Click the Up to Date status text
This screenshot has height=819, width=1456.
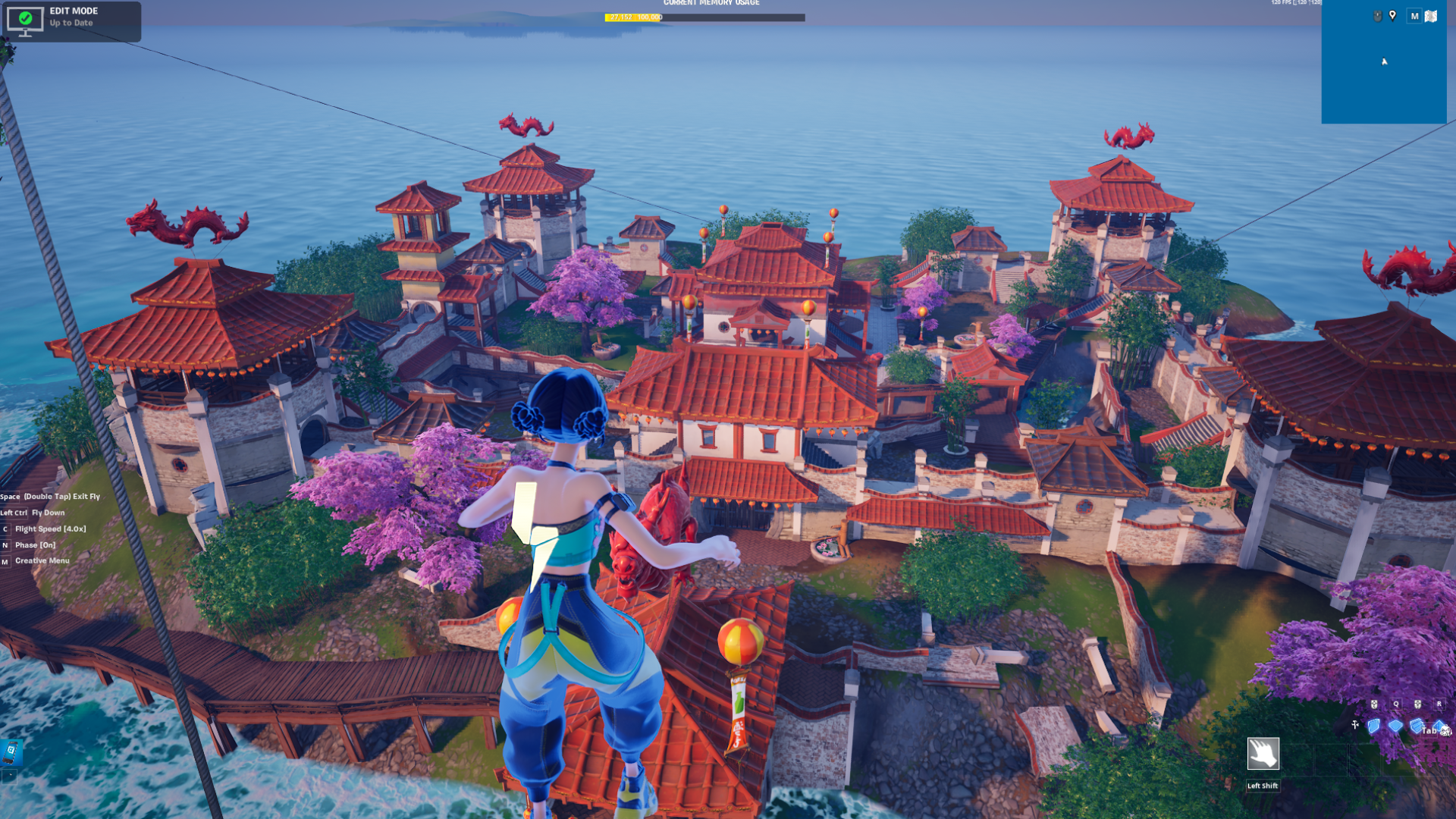72,24
